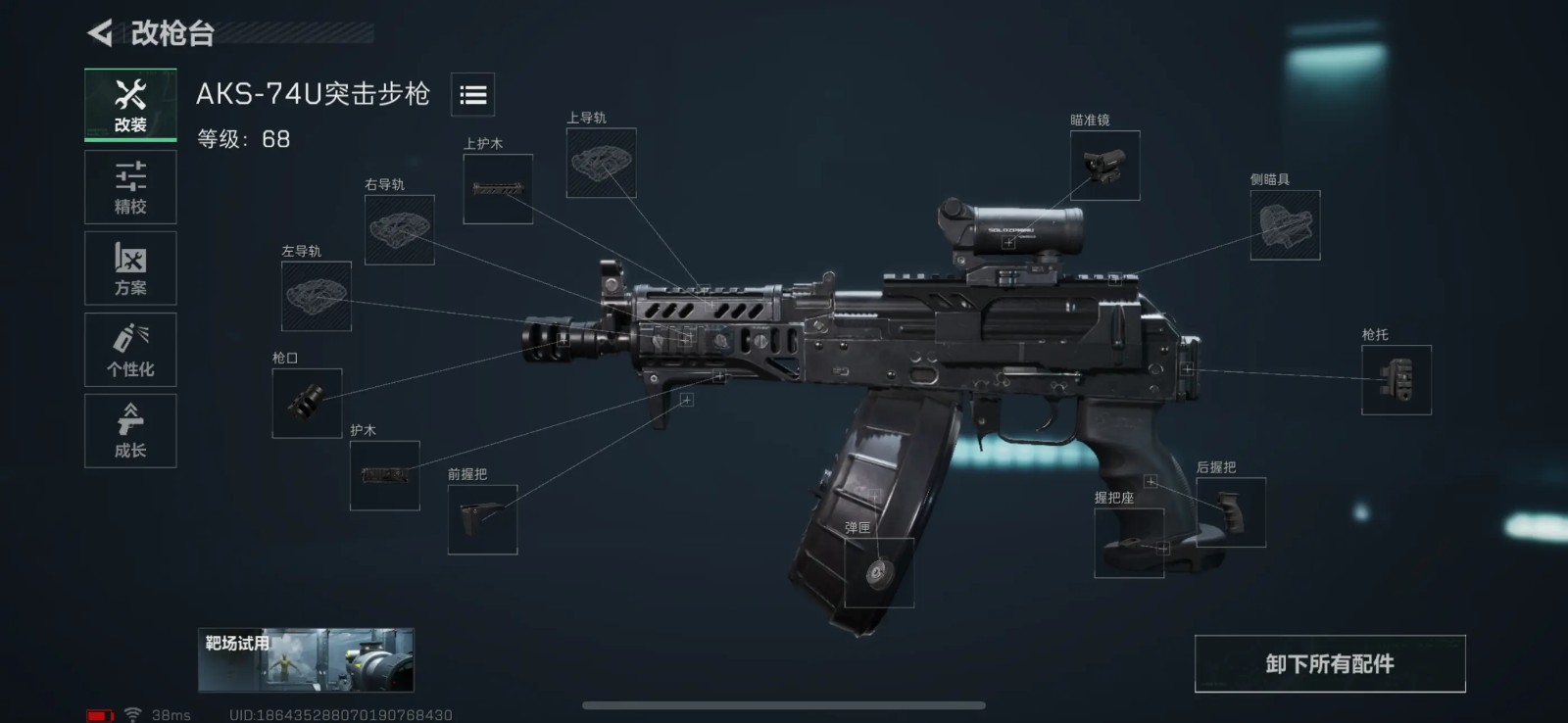Open the 枪托 stock slot
This screenshot has height=723, width=1568.
pos(1396,380)
